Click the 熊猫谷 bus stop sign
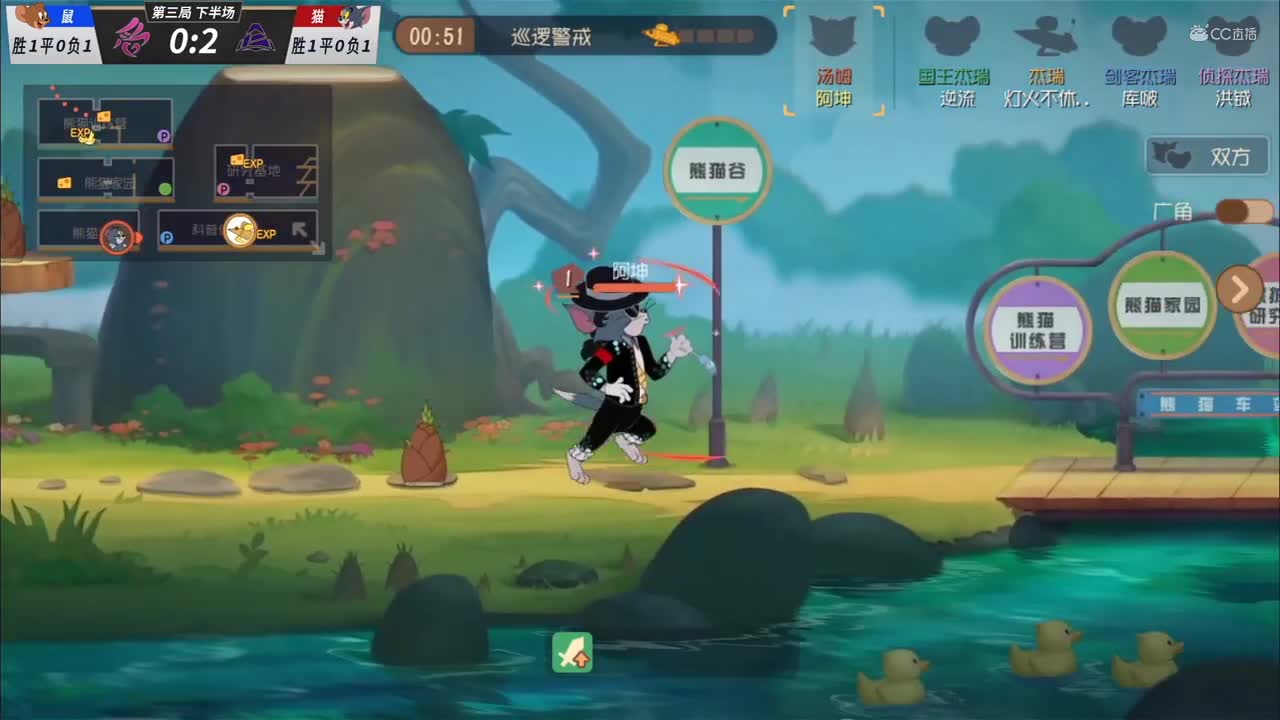 [x=720, y=170]
